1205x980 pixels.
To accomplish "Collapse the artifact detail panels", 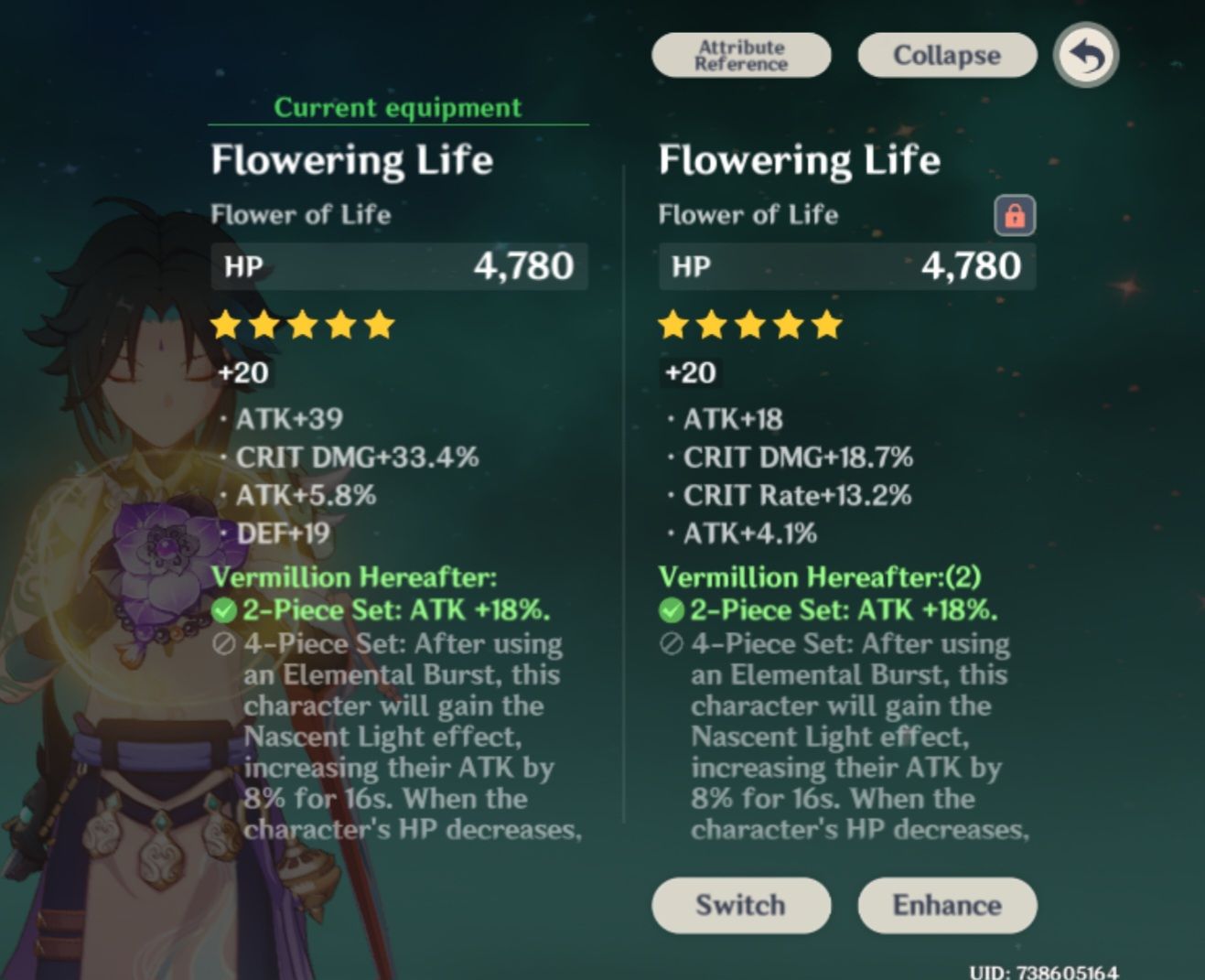I will pos(946,55).
